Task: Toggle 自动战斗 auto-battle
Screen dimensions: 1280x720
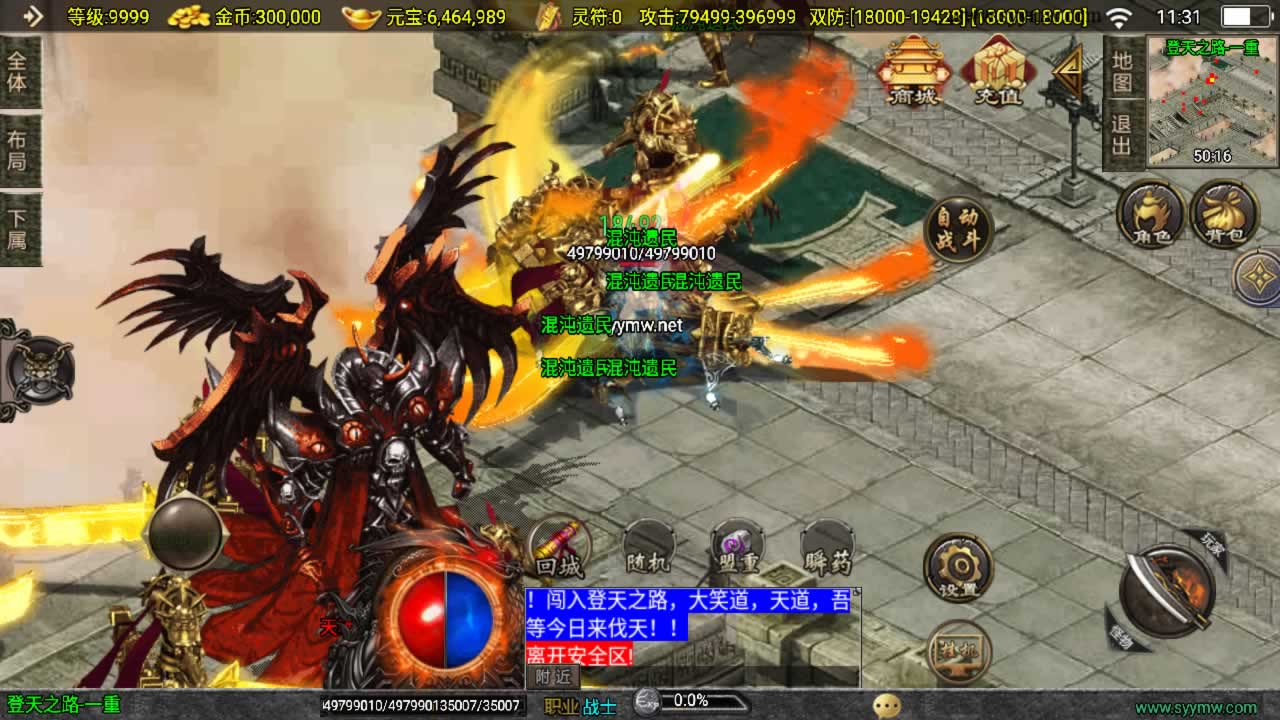Action: 958,229
